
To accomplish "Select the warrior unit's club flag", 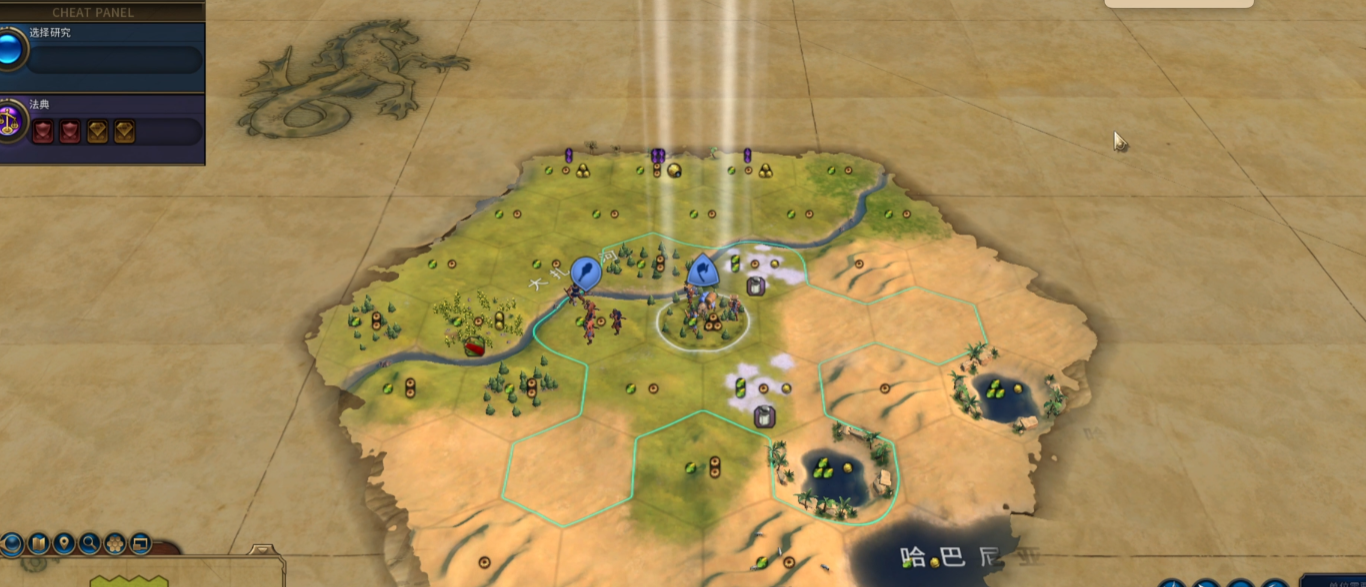I will (x=585, y=271).
